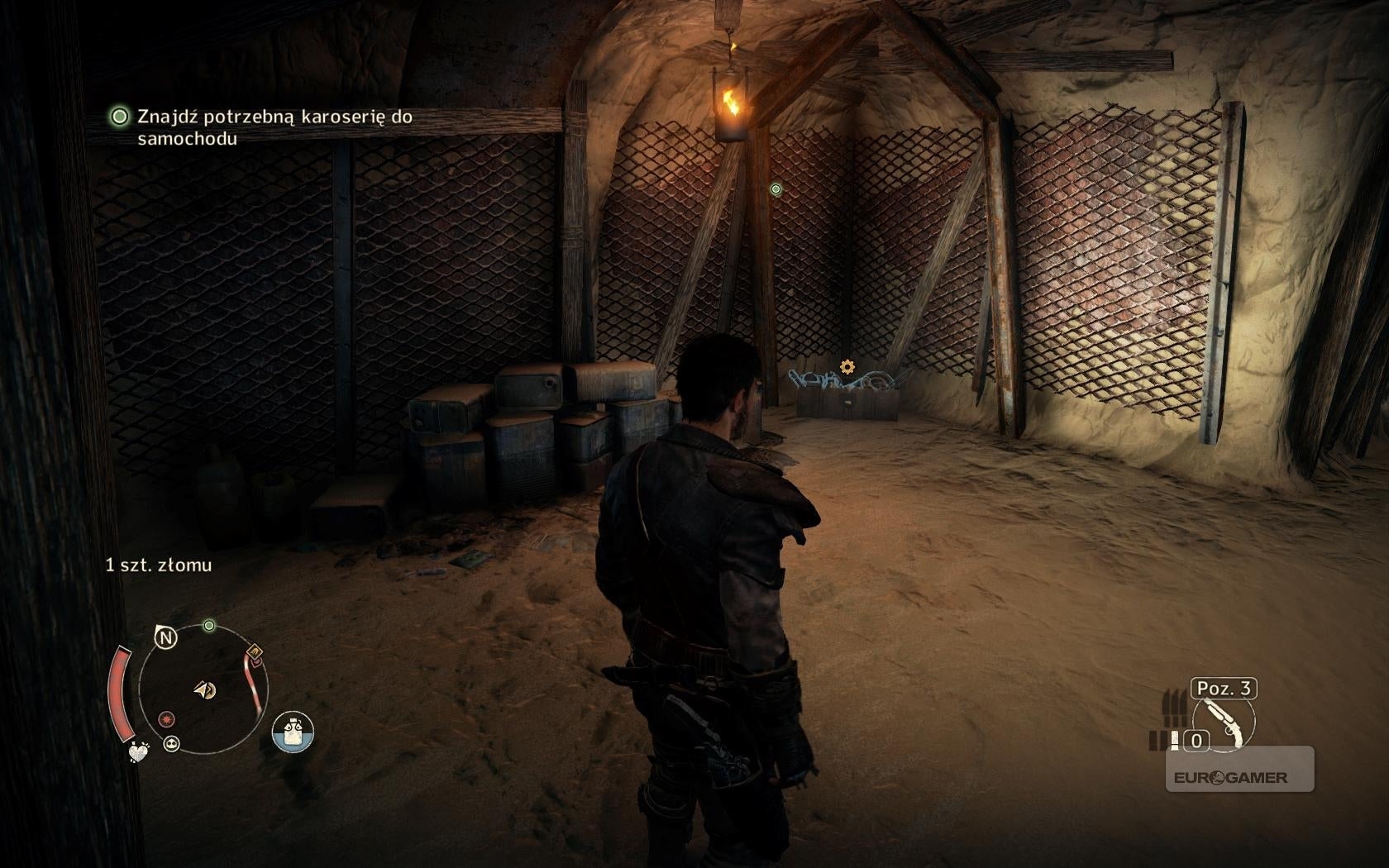The image size is (1389, 868).
Task: Click the yellow diamond marker on minimap
Action: pyautogui.click(x=255, y=651)
